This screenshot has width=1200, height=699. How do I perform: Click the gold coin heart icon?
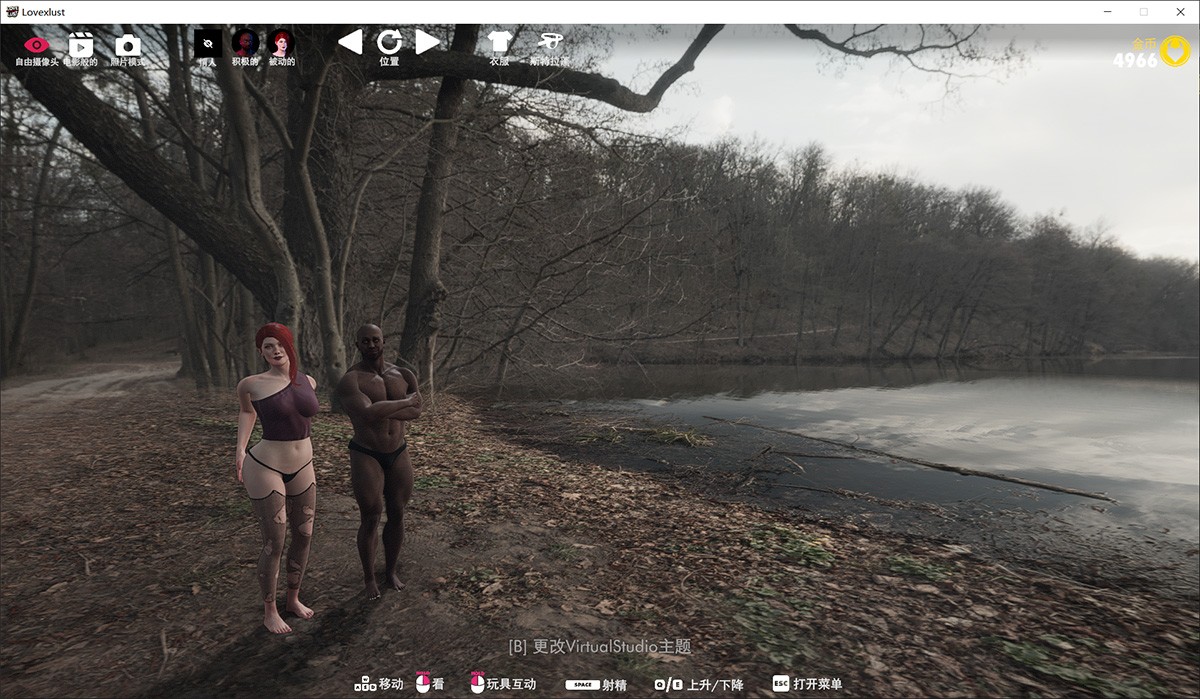coord(1175,51)
